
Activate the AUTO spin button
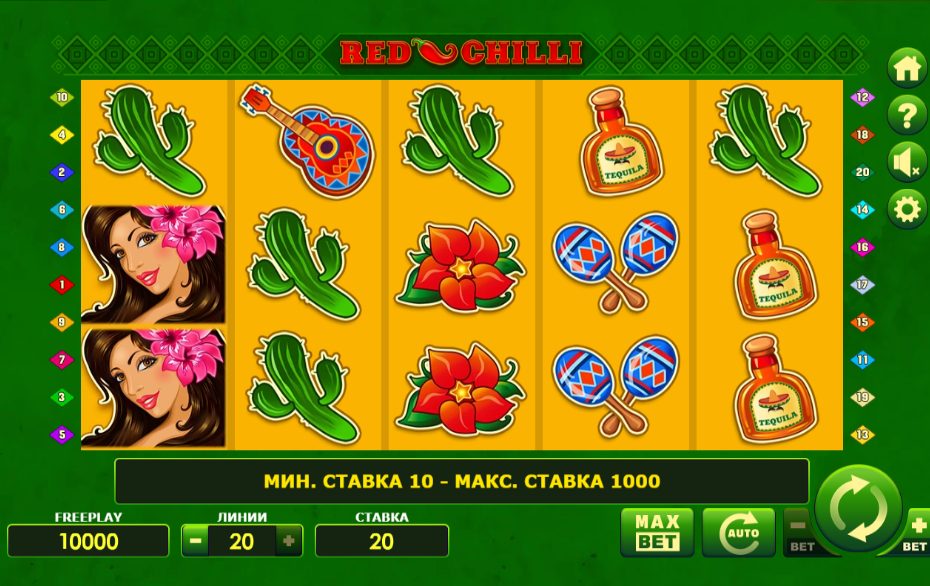[738, 531]
